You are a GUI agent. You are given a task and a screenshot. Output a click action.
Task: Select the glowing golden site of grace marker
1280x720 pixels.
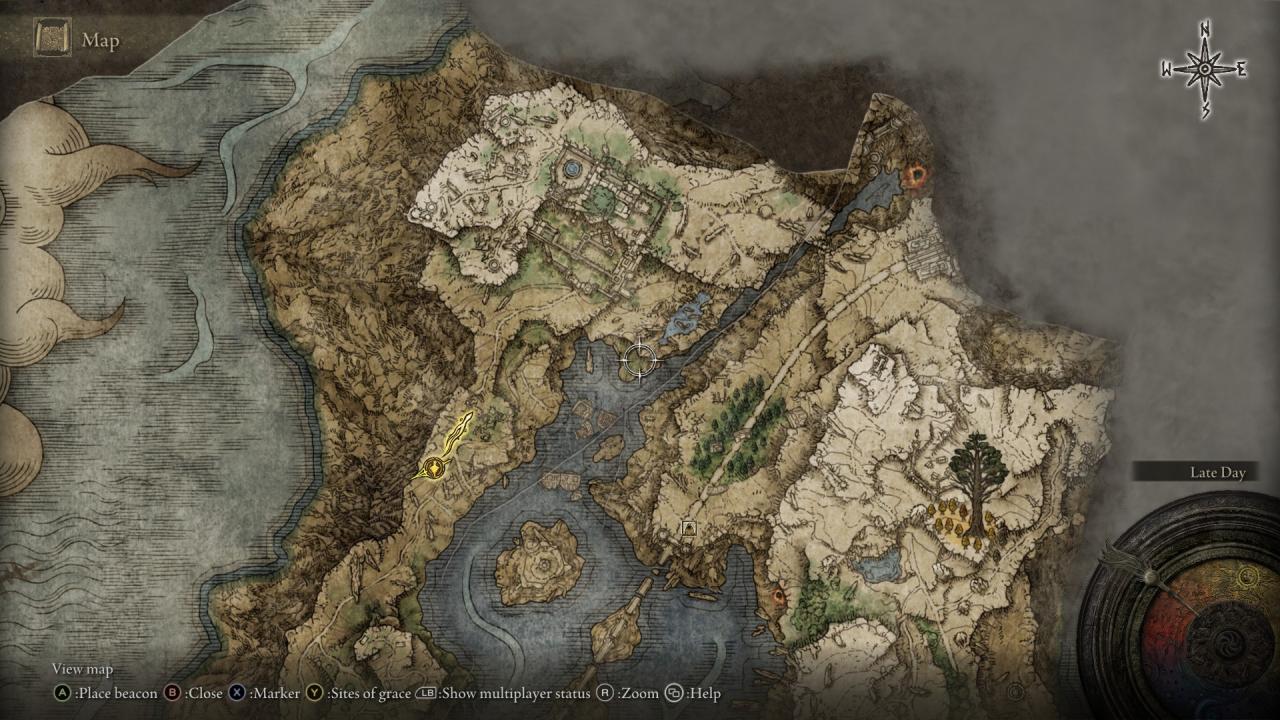click(435, 467)
